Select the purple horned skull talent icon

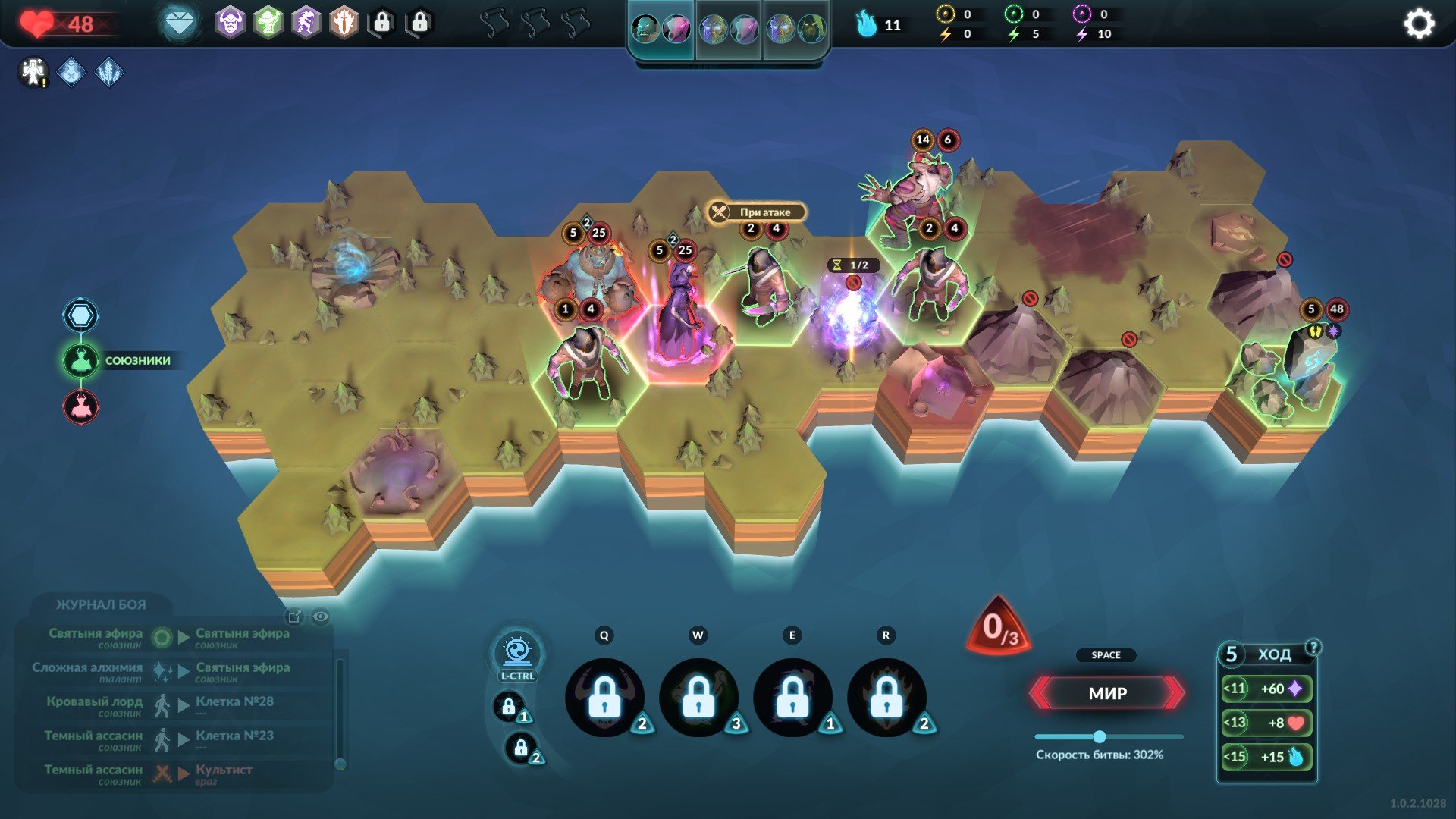[231, 24]
